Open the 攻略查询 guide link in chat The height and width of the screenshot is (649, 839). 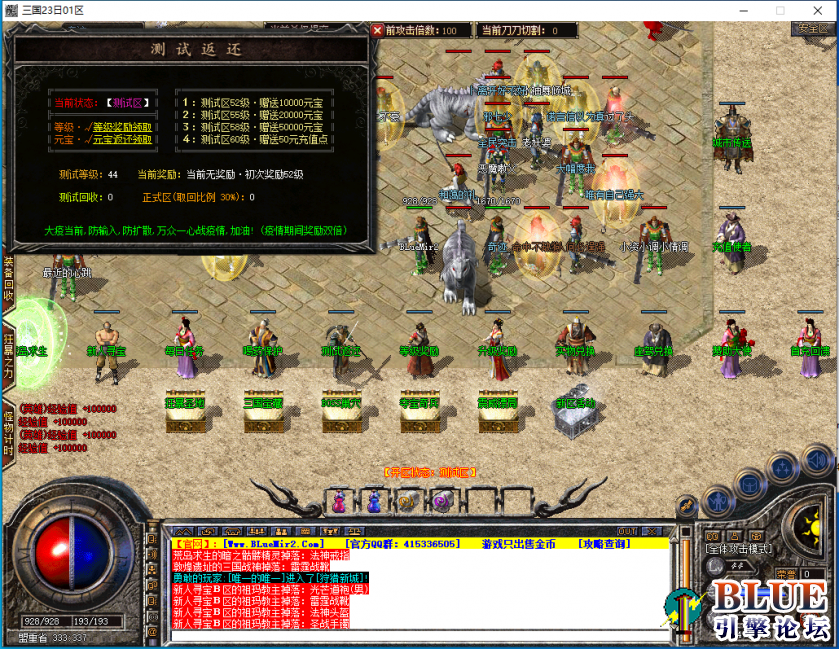[x=604, y=544]
